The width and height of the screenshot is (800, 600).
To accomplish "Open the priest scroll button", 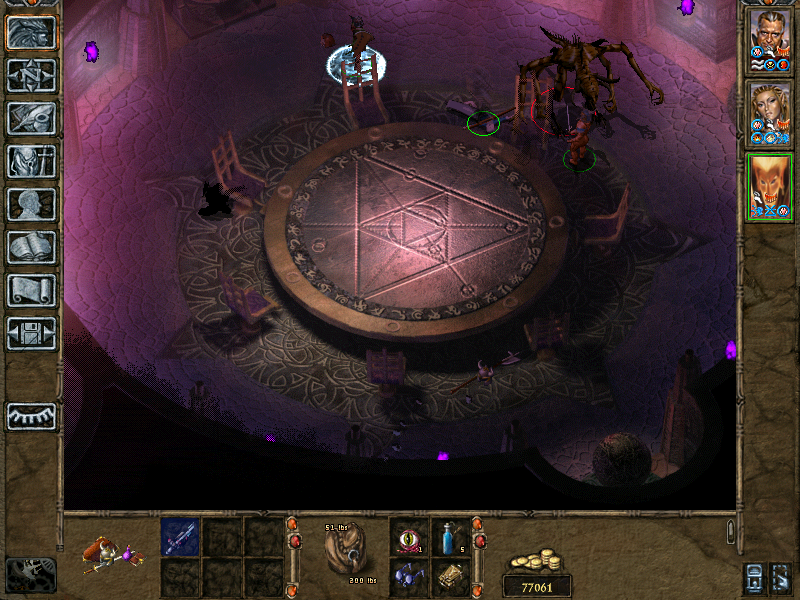I will point(32,290).
